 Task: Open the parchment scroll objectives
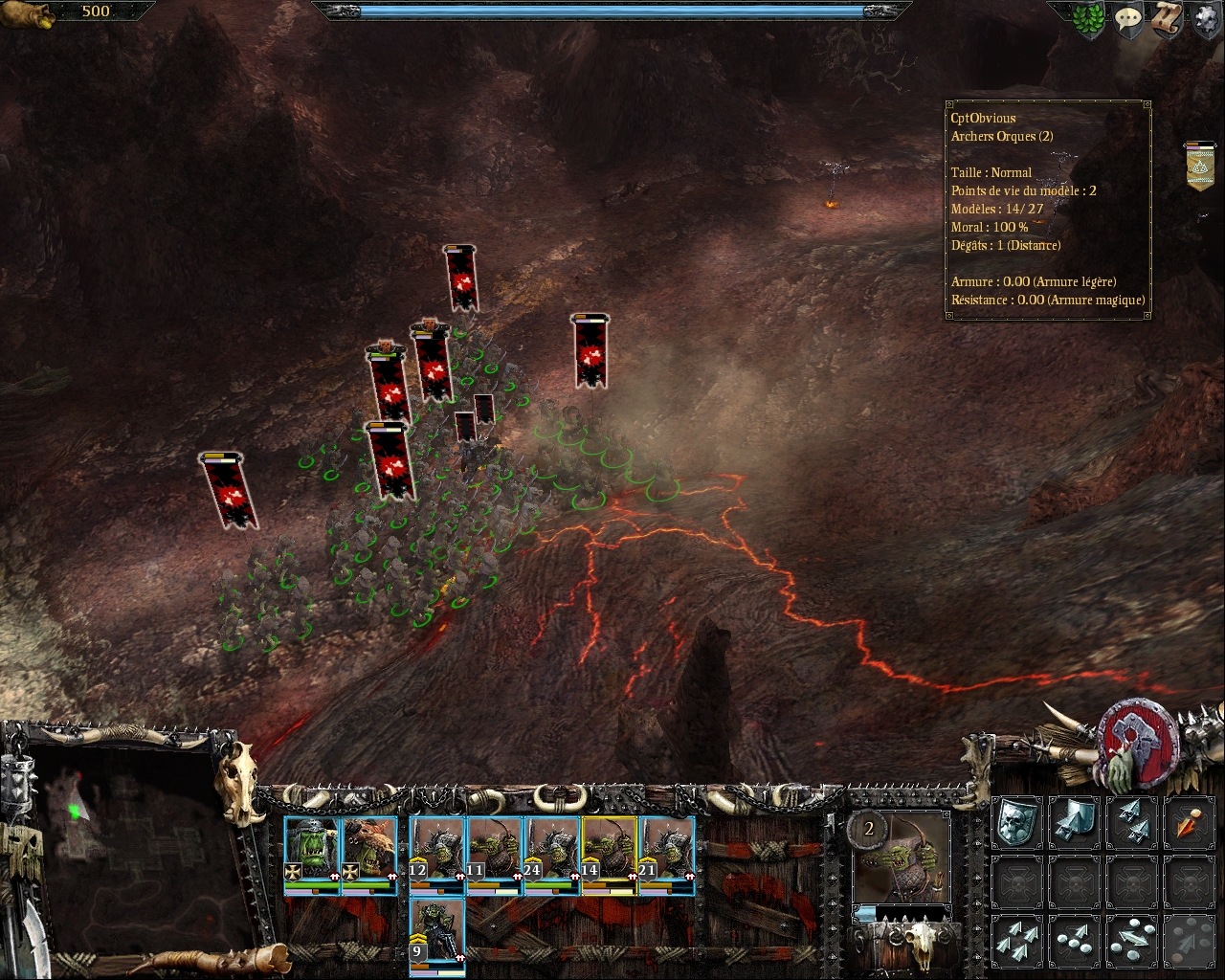click(1168, 21)
